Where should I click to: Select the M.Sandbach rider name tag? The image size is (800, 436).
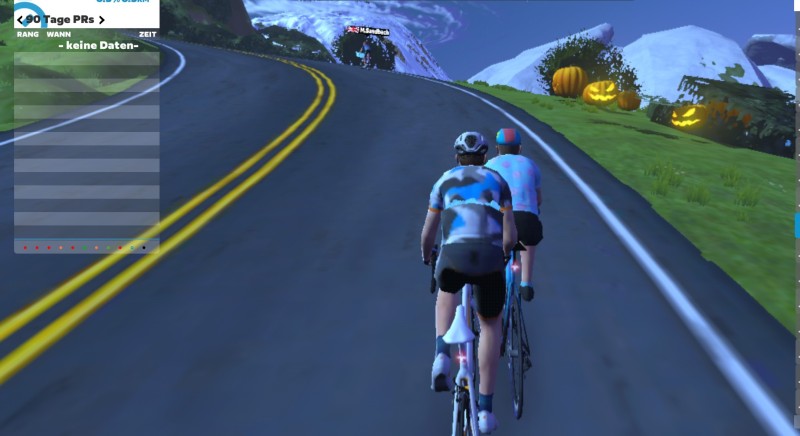(x=371, y=31)
